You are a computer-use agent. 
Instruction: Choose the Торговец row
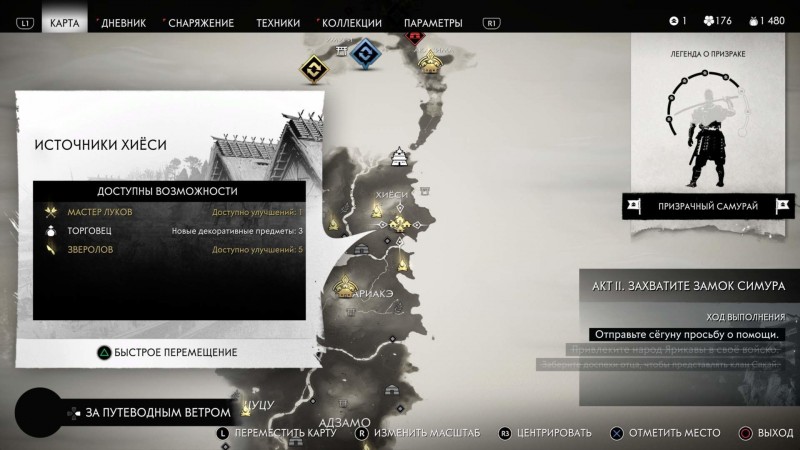tap(170, 231)
